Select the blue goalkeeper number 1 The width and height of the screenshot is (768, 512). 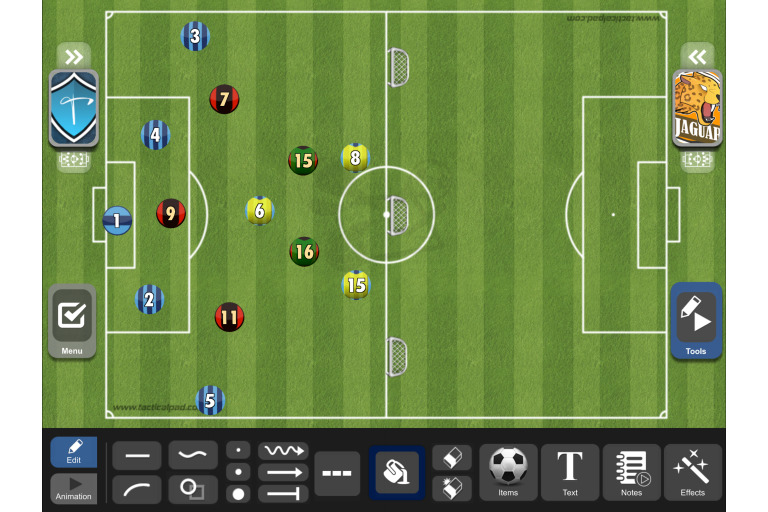click(x=117, y=220)
